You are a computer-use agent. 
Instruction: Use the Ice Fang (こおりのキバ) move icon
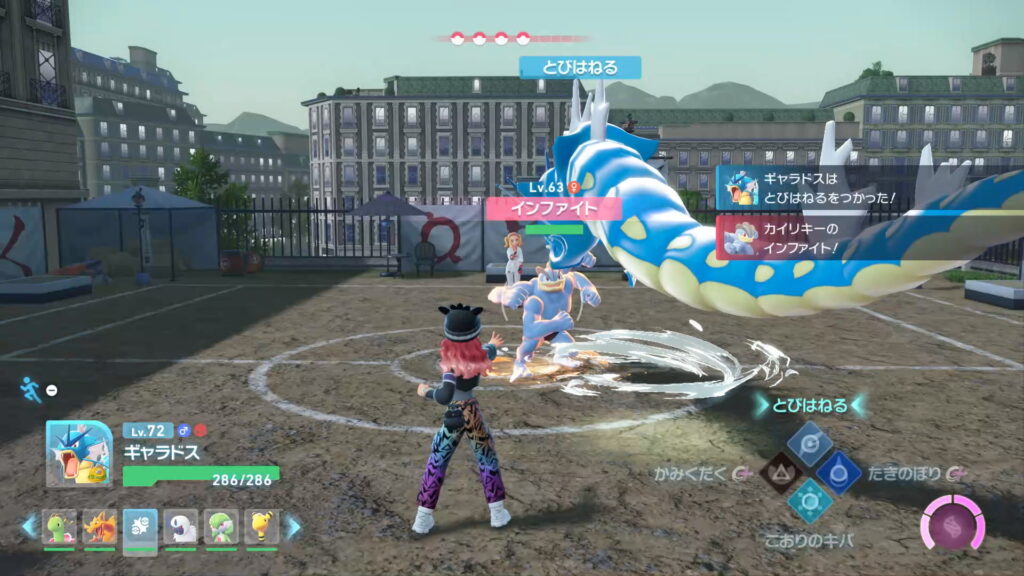pyautogui.click(x=809, y=501)
